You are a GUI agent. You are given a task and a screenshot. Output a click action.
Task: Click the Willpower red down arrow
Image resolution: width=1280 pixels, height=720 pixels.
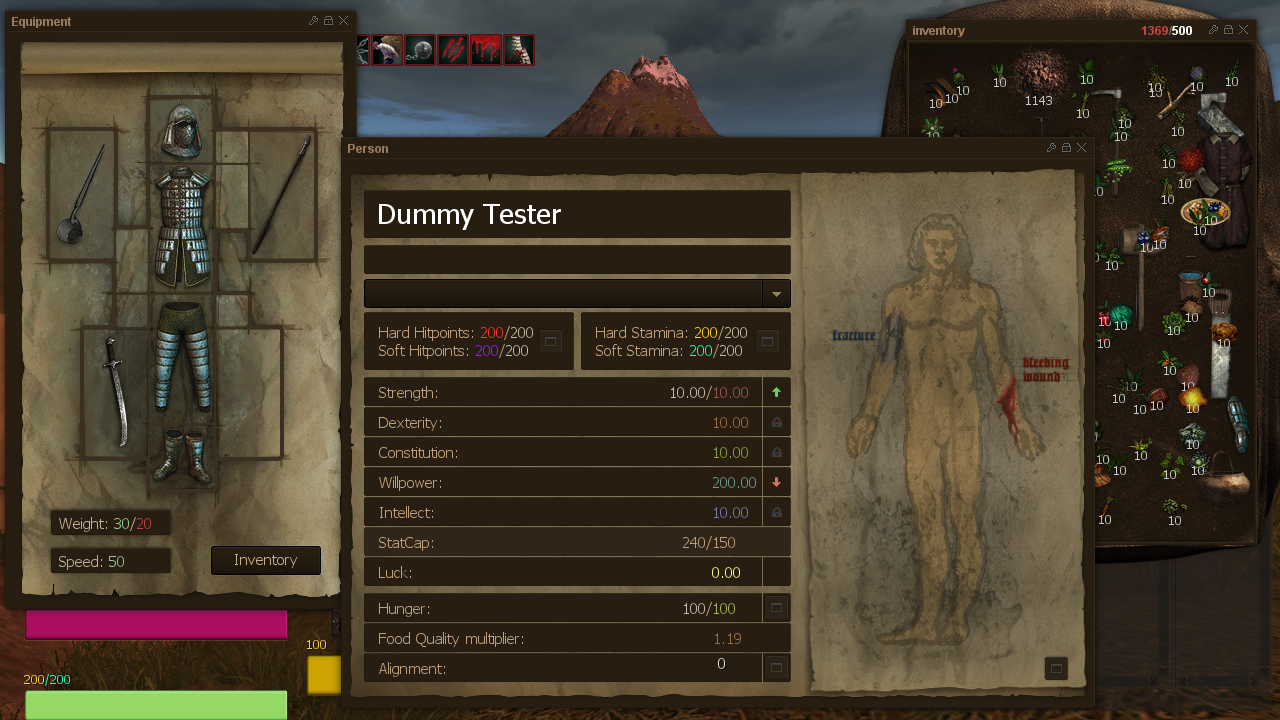[x=776, y=483]
